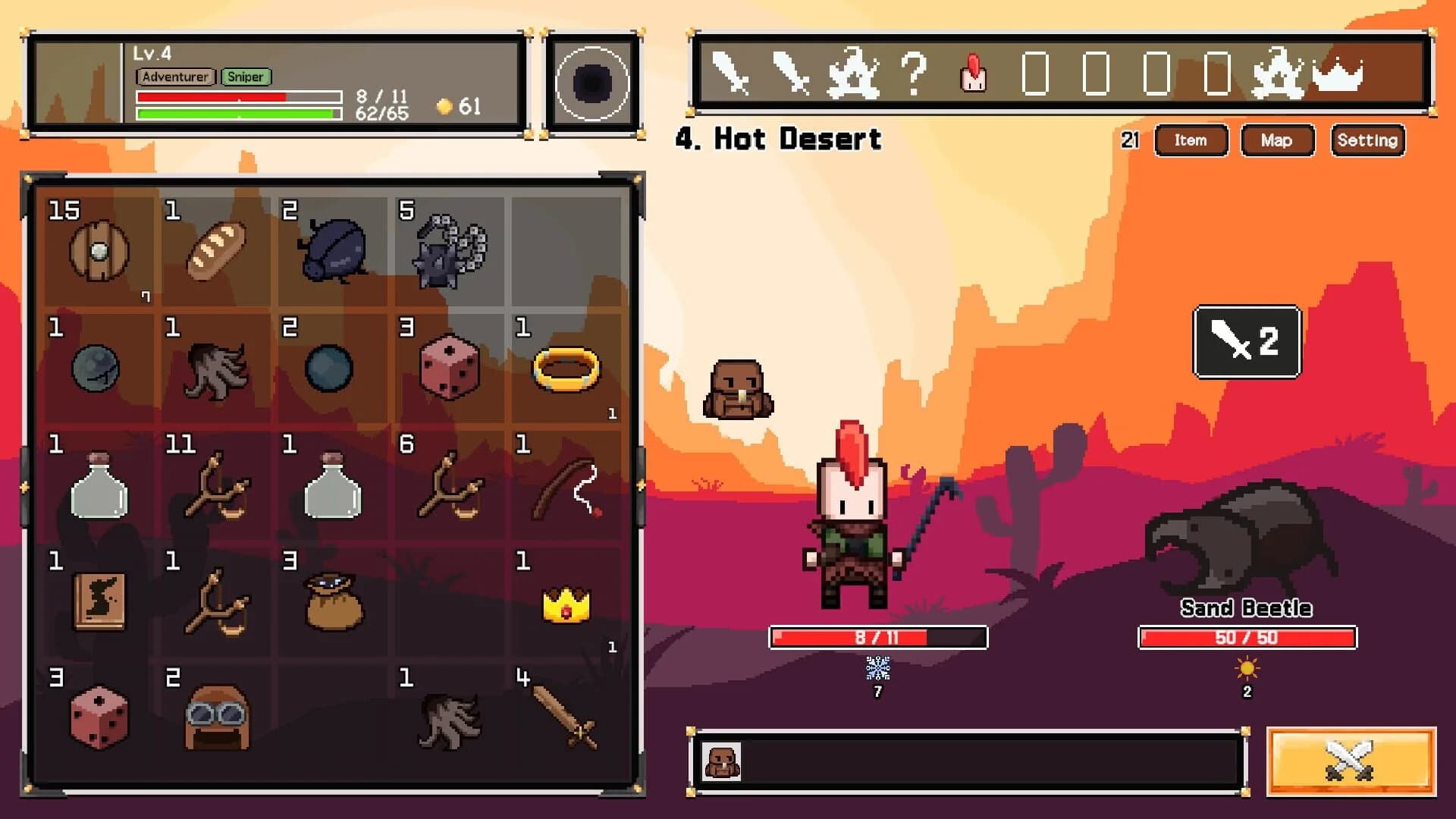Select the slingshot stack of 11

tap(215, 485)
